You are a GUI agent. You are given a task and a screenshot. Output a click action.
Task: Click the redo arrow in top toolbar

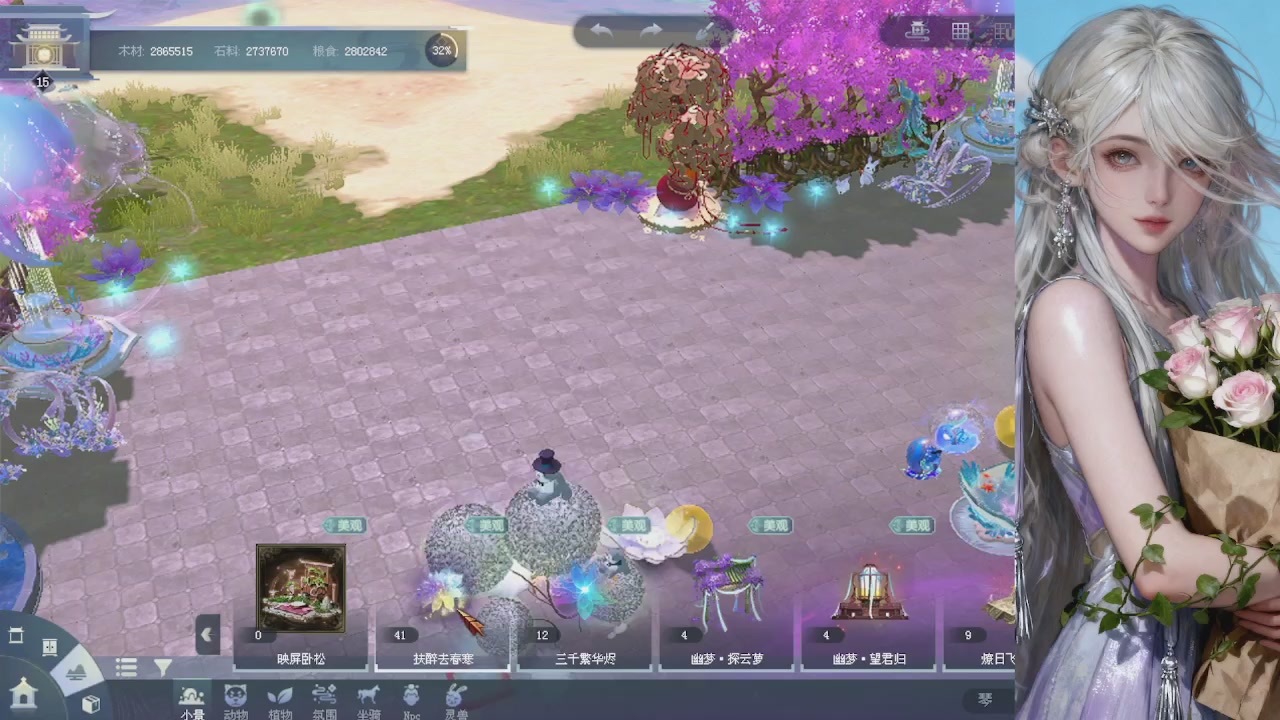[651, 30]
